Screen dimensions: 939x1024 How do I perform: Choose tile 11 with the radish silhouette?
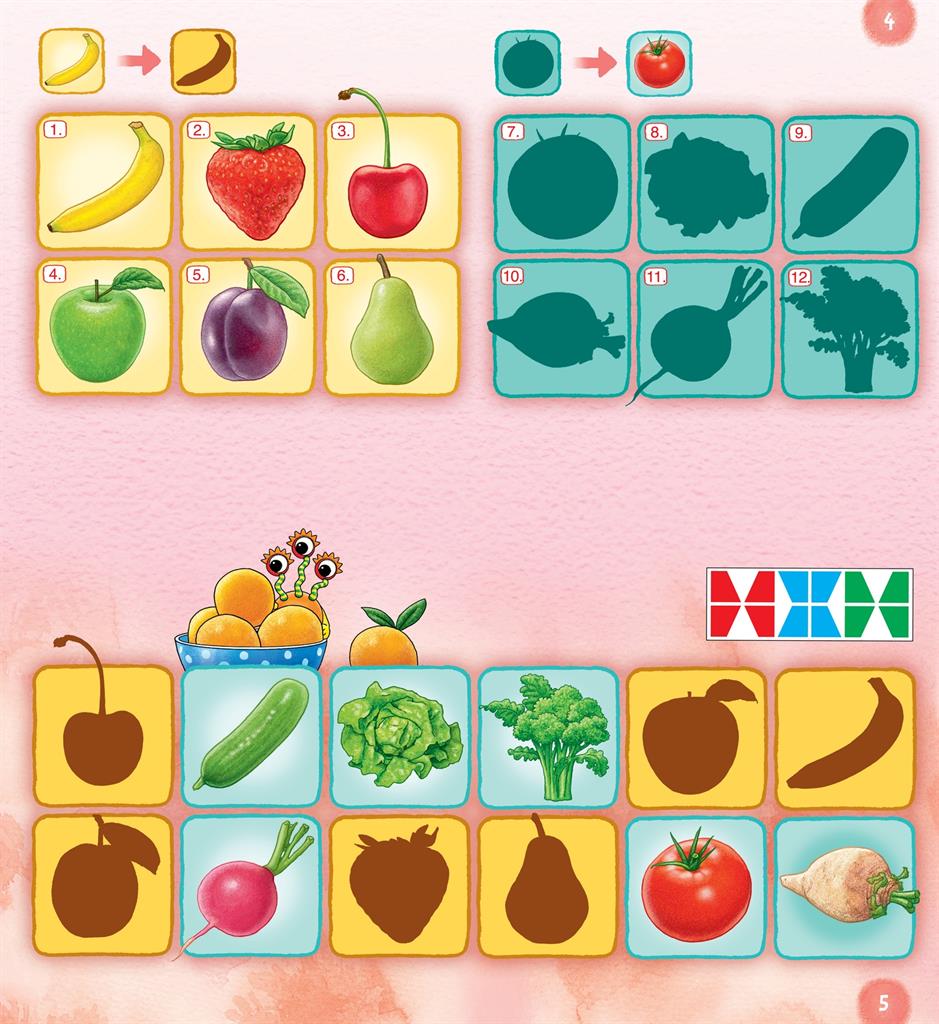tap(706, 328)
